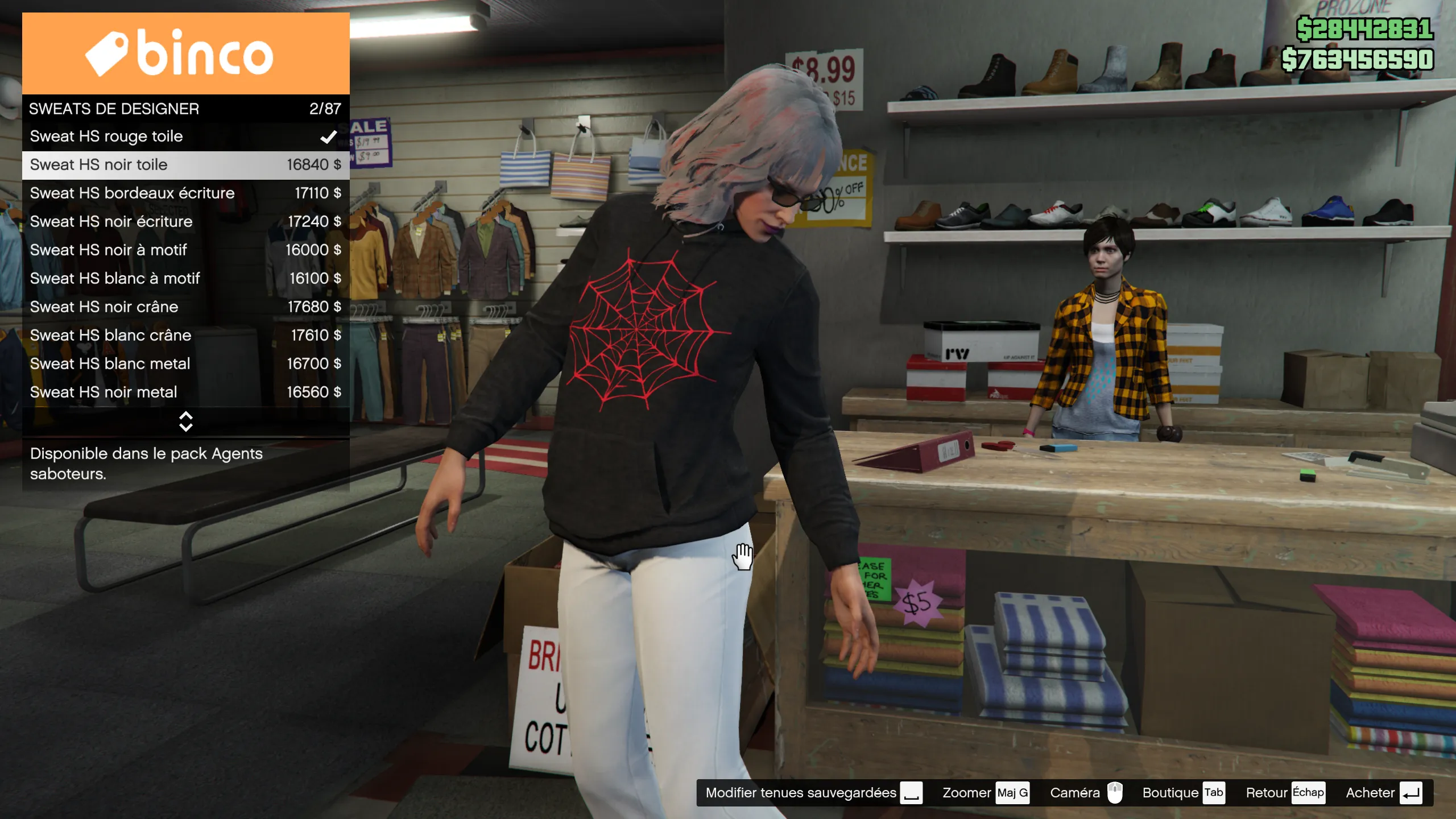Select Sweat HS noir écriture row

pos(185,222)
